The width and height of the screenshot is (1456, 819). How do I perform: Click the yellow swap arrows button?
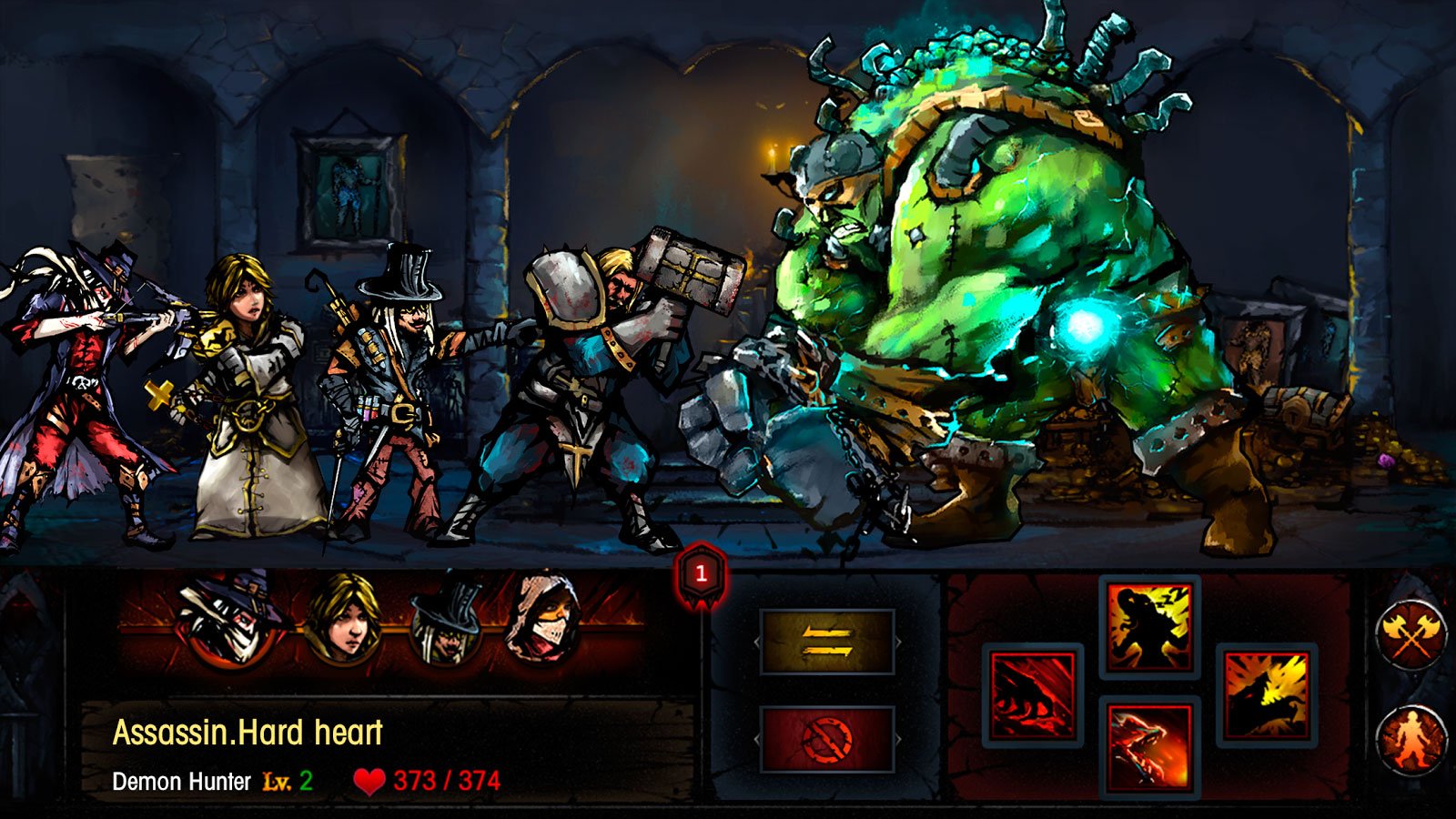[826, 642]
